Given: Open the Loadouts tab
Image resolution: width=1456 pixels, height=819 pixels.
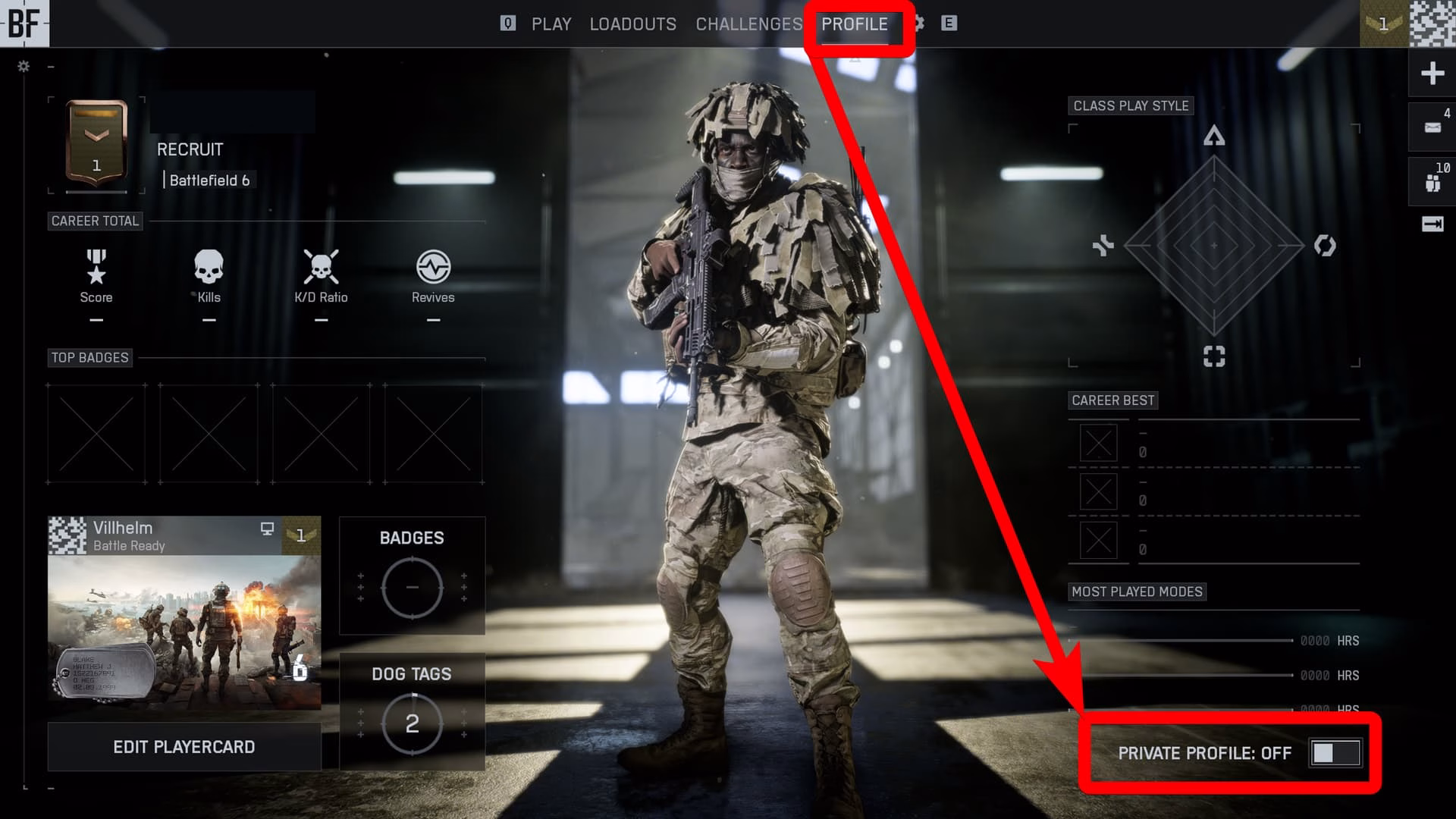Looking at the screenshot, I should (632, 24).
